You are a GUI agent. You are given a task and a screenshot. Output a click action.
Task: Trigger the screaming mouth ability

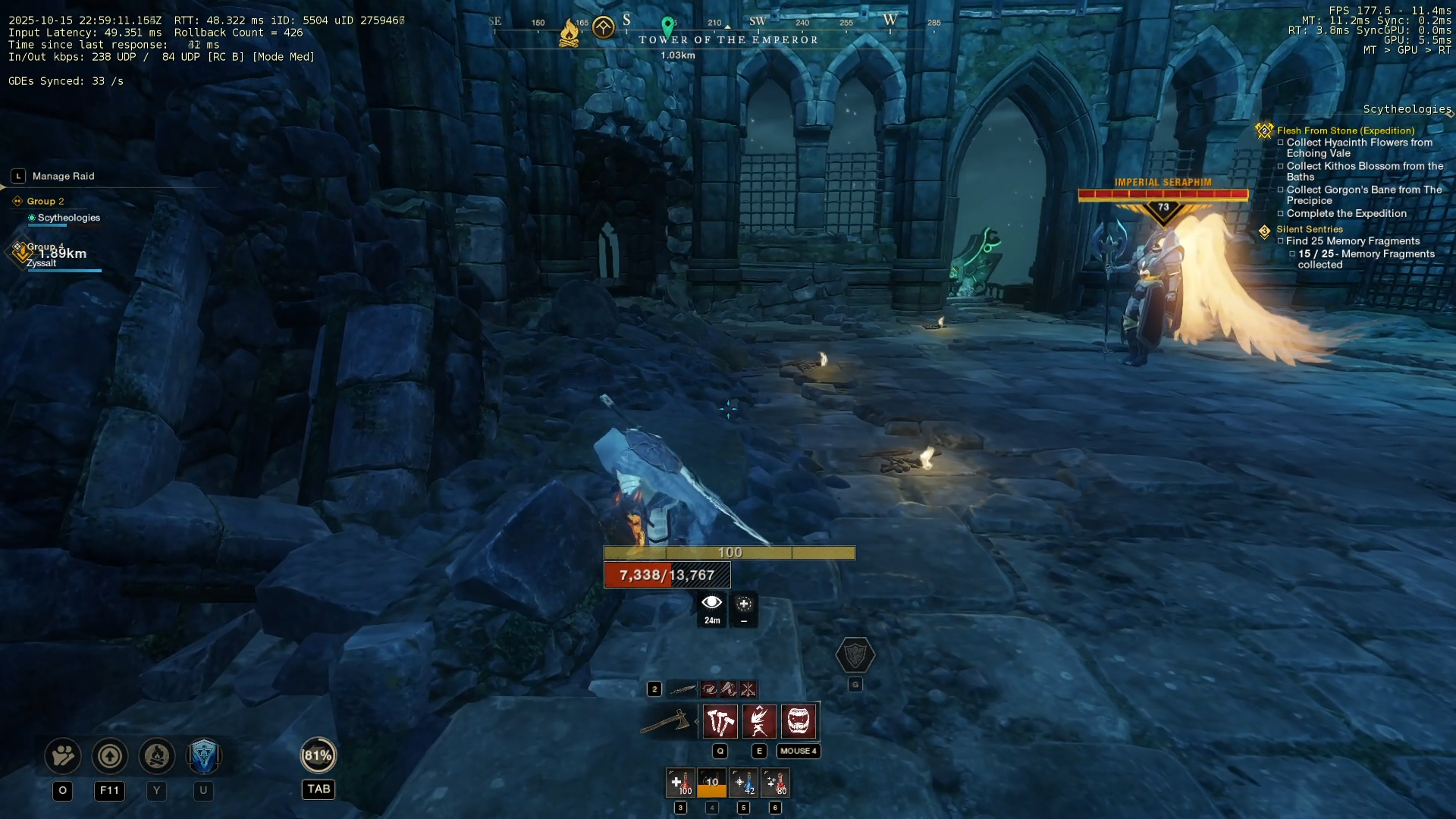(x=799, y=721)
